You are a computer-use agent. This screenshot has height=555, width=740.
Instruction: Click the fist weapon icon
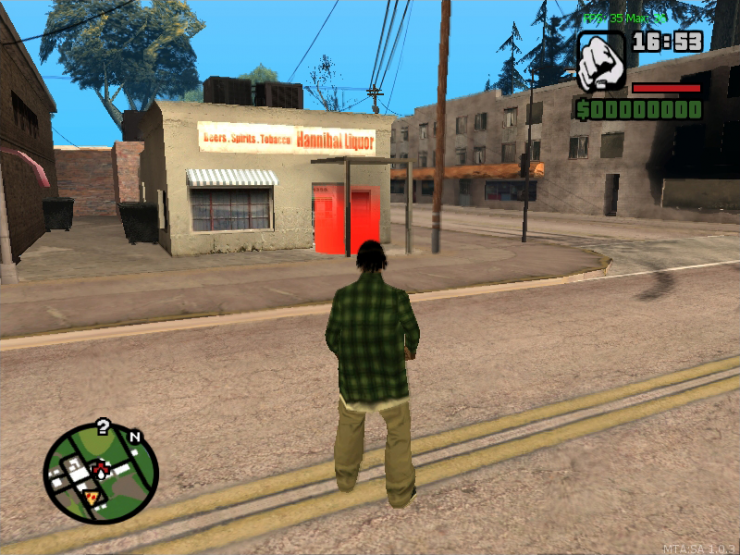(601, 61)
